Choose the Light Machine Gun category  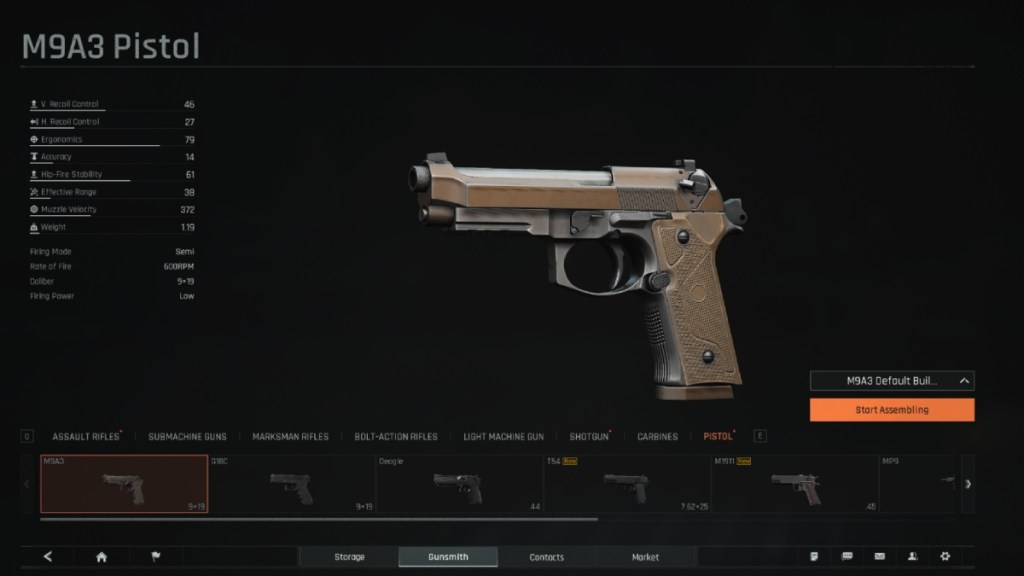(503, 437)
